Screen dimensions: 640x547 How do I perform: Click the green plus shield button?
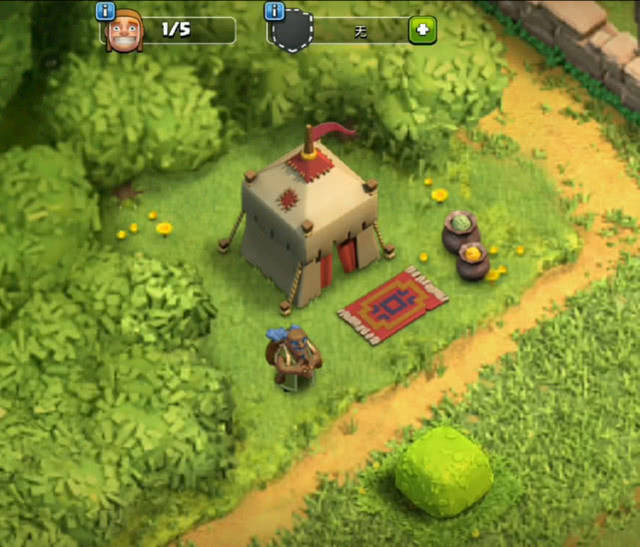point(422,31)
